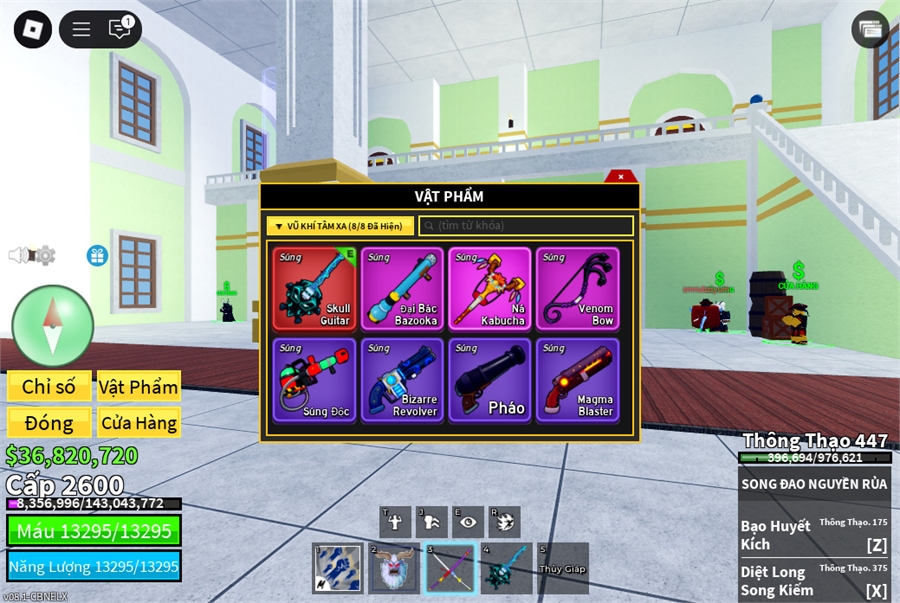Select the Thủy Giáp hotbar slot
The width and height of the screenshot is (900, 603).
point(563,568)
